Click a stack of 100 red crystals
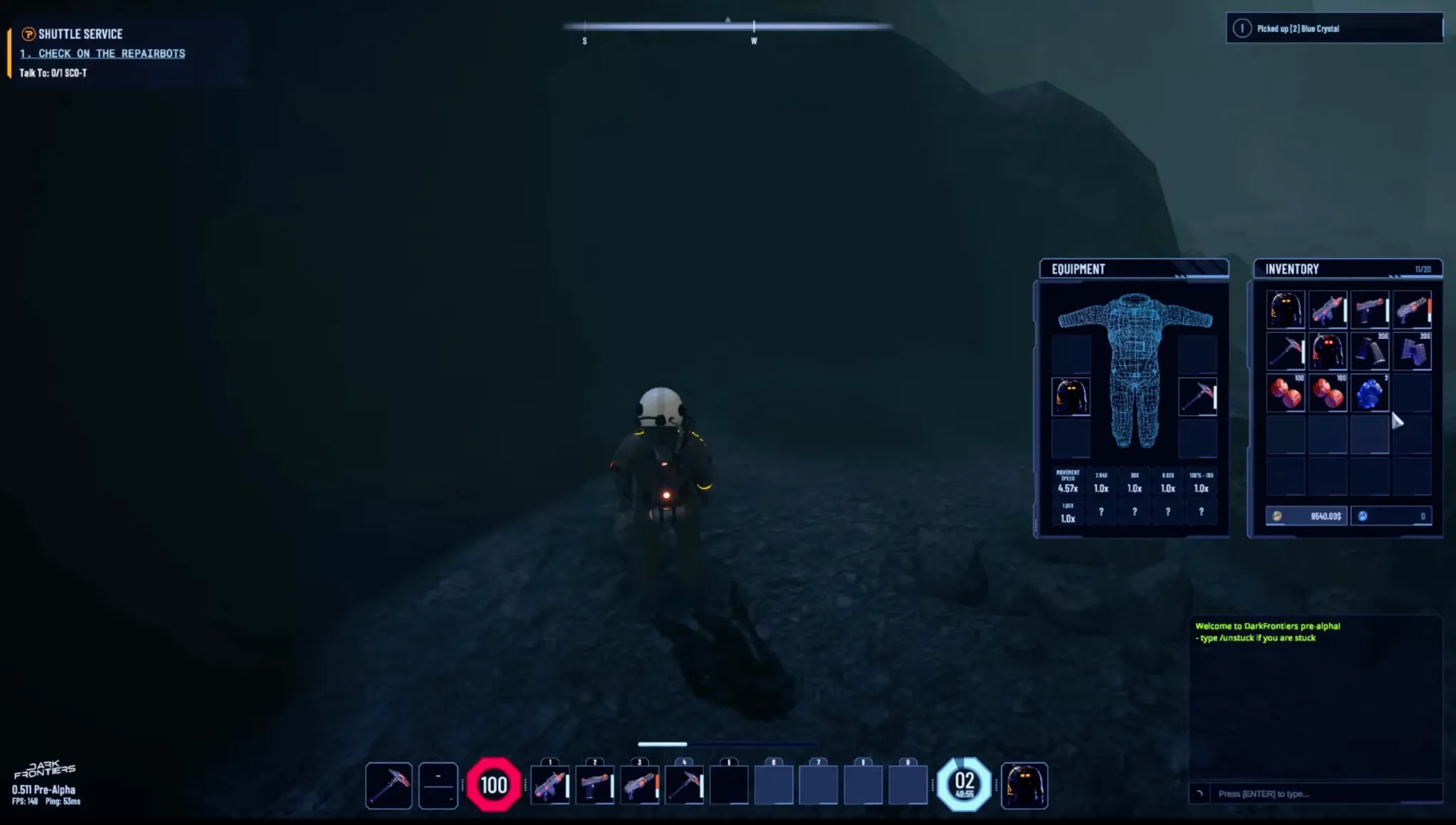 point(1288,392)
